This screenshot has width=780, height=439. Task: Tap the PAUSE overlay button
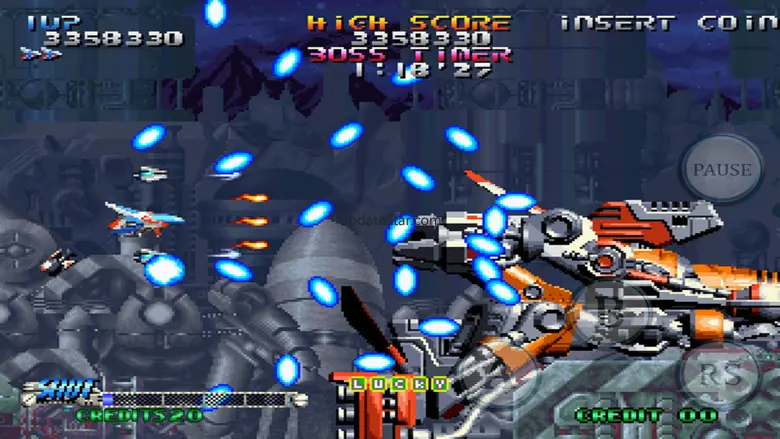point(722,170)
